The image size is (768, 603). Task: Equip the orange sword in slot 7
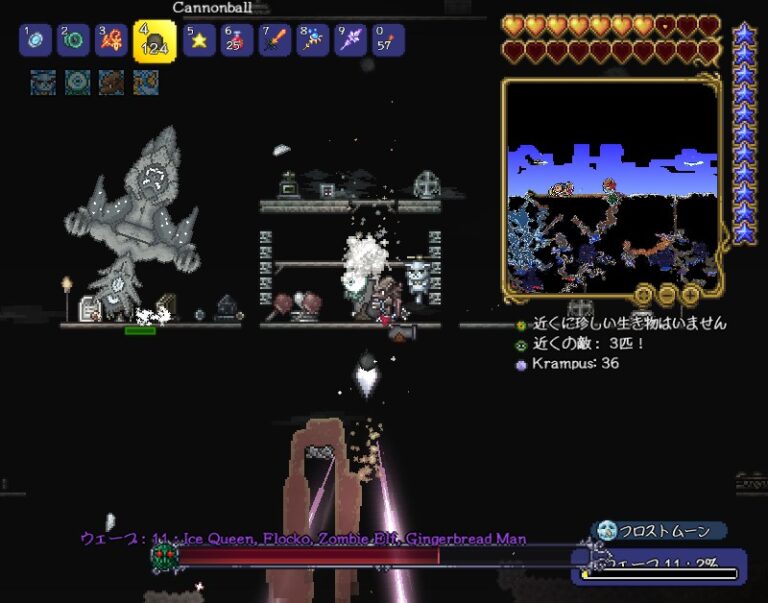click(x=275, y=41)
